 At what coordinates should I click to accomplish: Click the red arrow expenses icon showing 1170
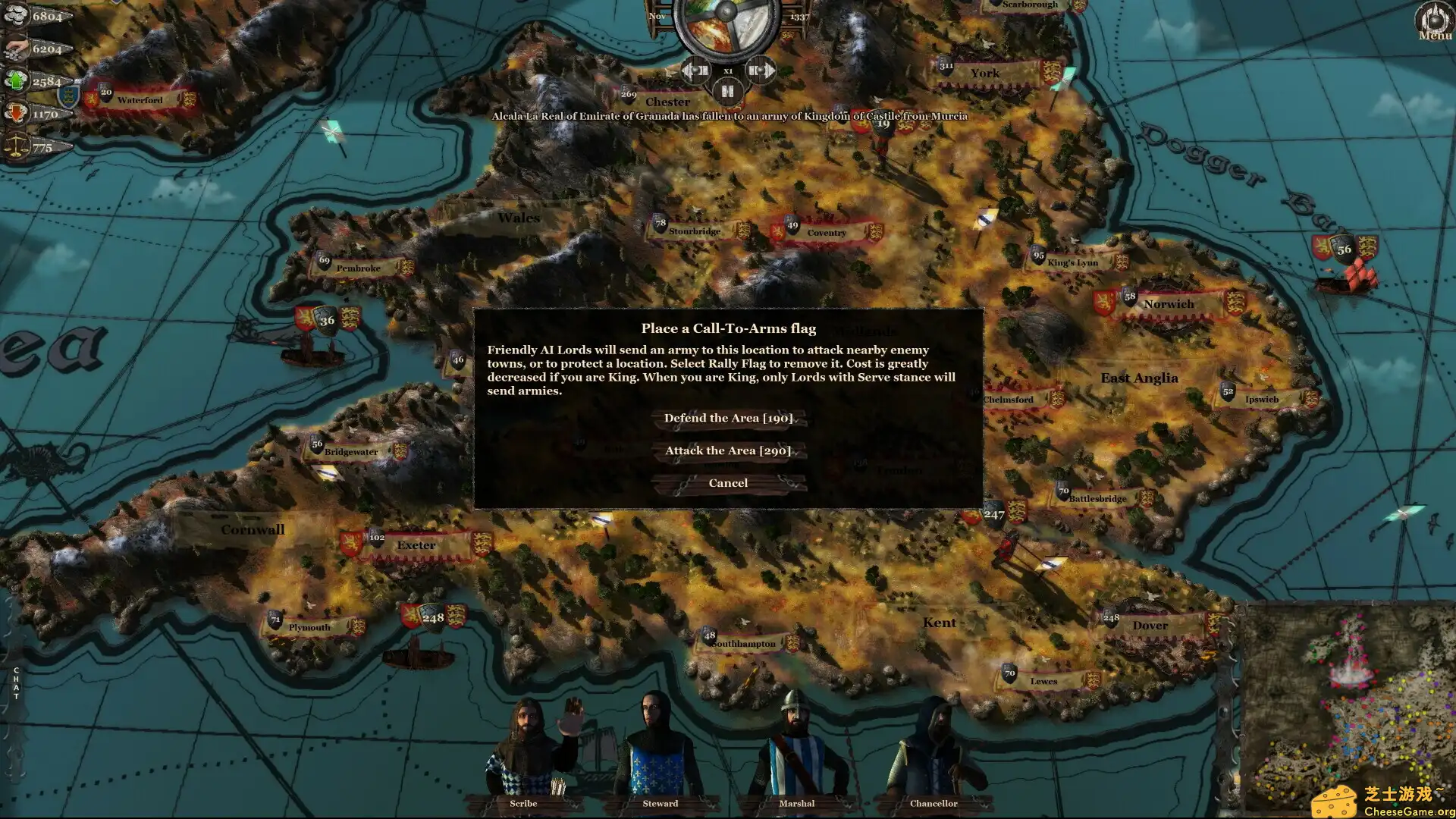point(17,113)
